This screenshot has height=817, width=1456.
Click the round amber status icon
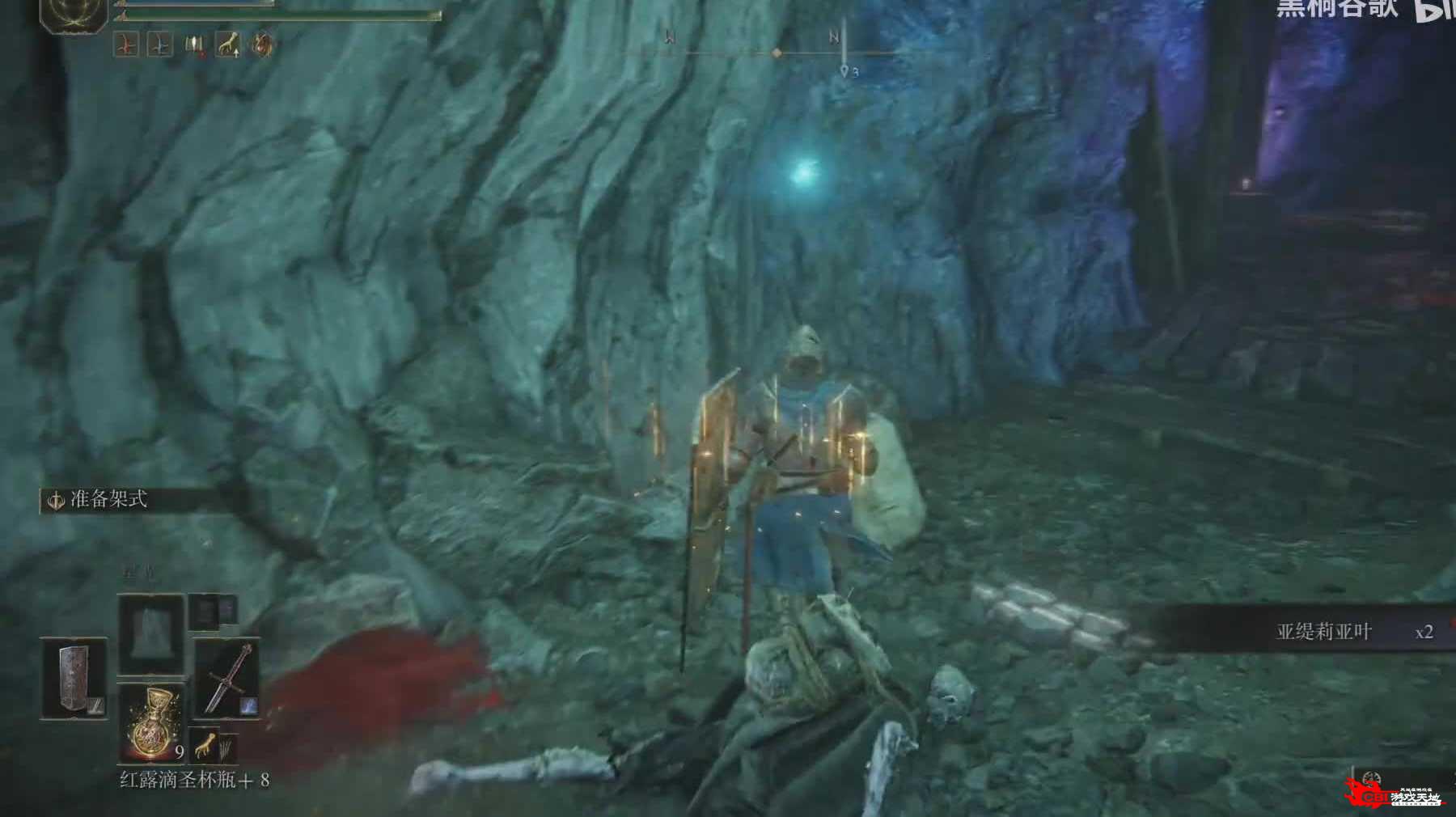[x=262, y=44]
